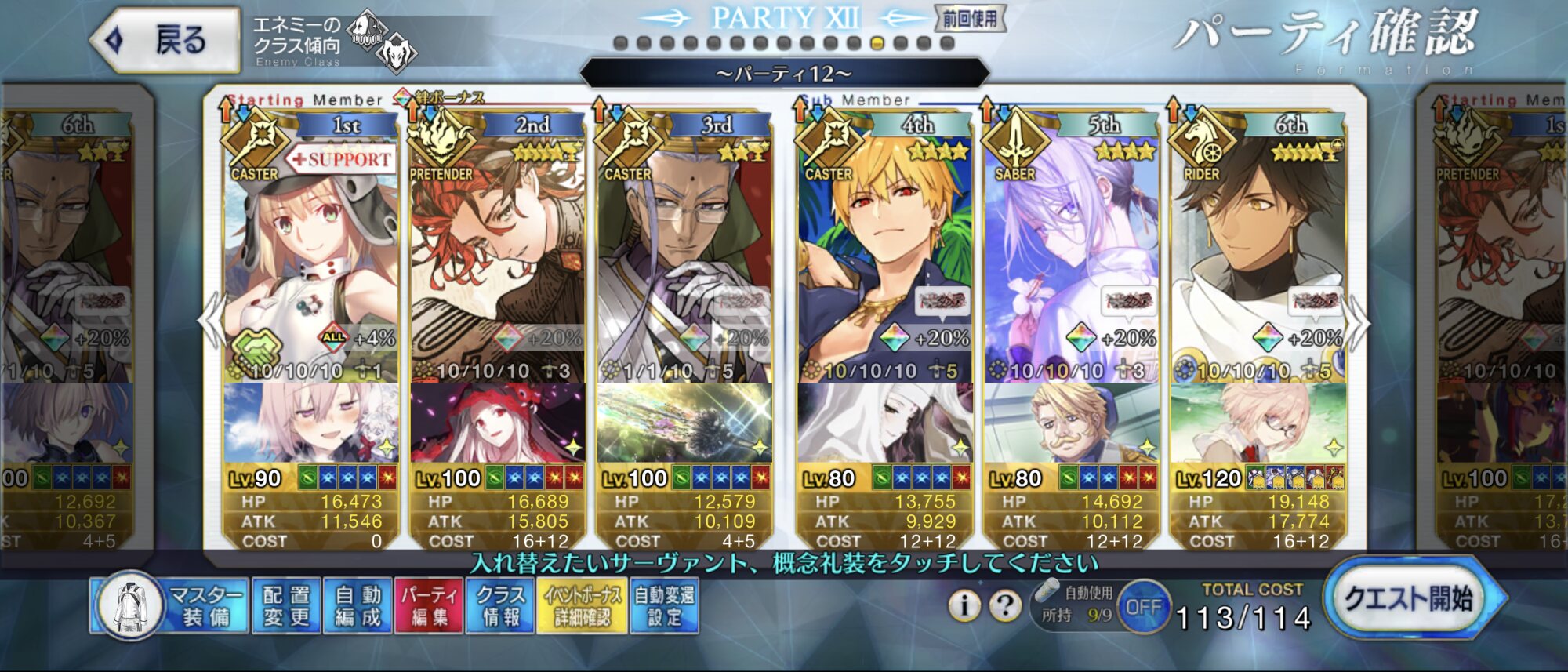Open 配置変更 formation change
Image resolution: width=1568 pixels, height=672 pixels.
click(286, 606)
